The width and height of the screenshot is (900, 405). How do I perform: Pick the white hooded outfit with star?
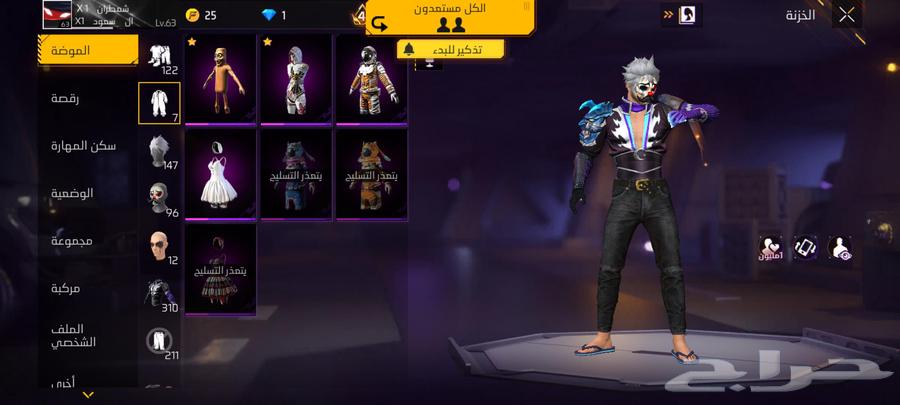point(295,77)
